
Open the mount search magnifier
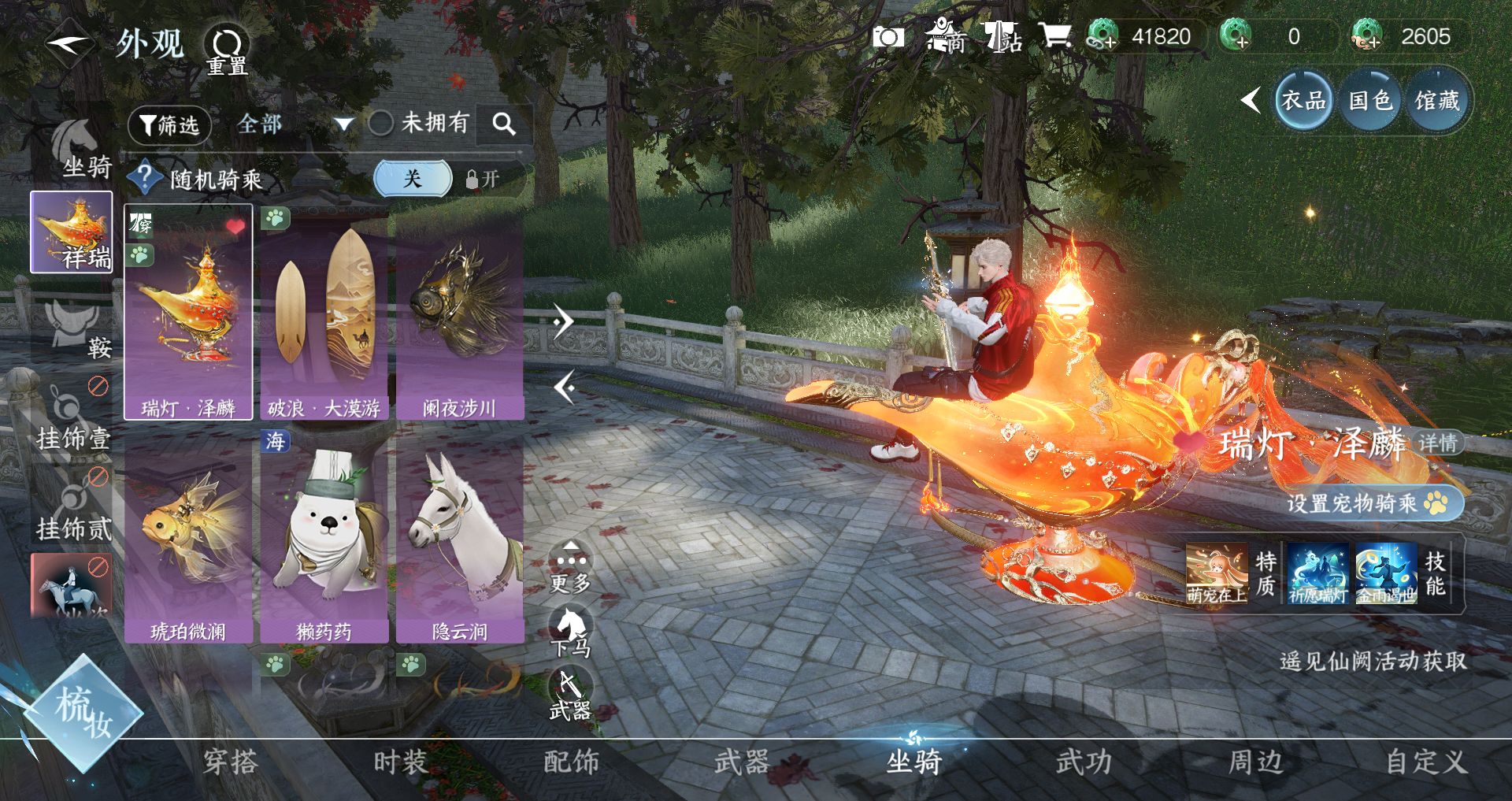504,124
